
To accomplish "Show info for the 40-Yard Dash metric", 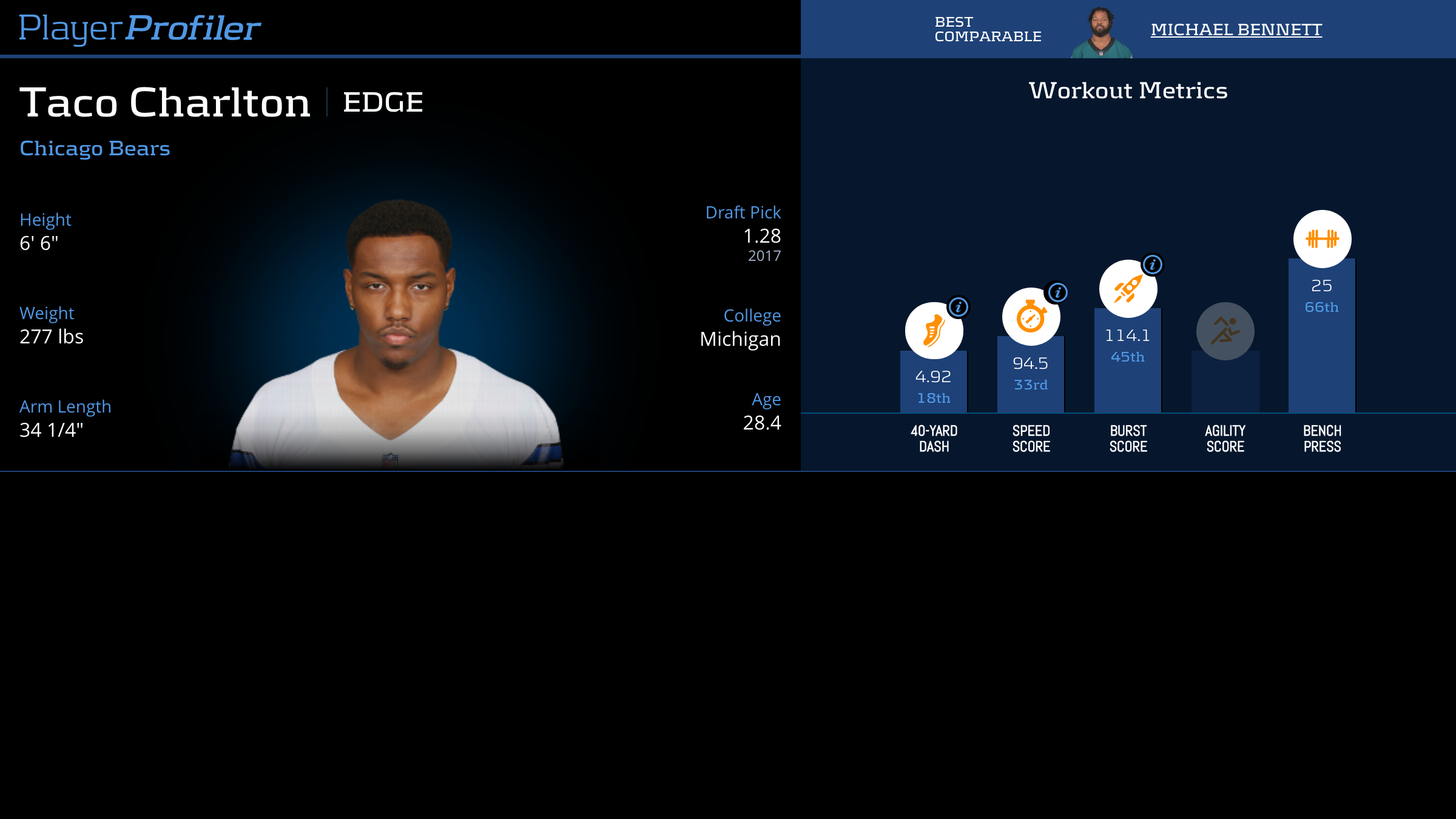I will click(x=959, y=307).
